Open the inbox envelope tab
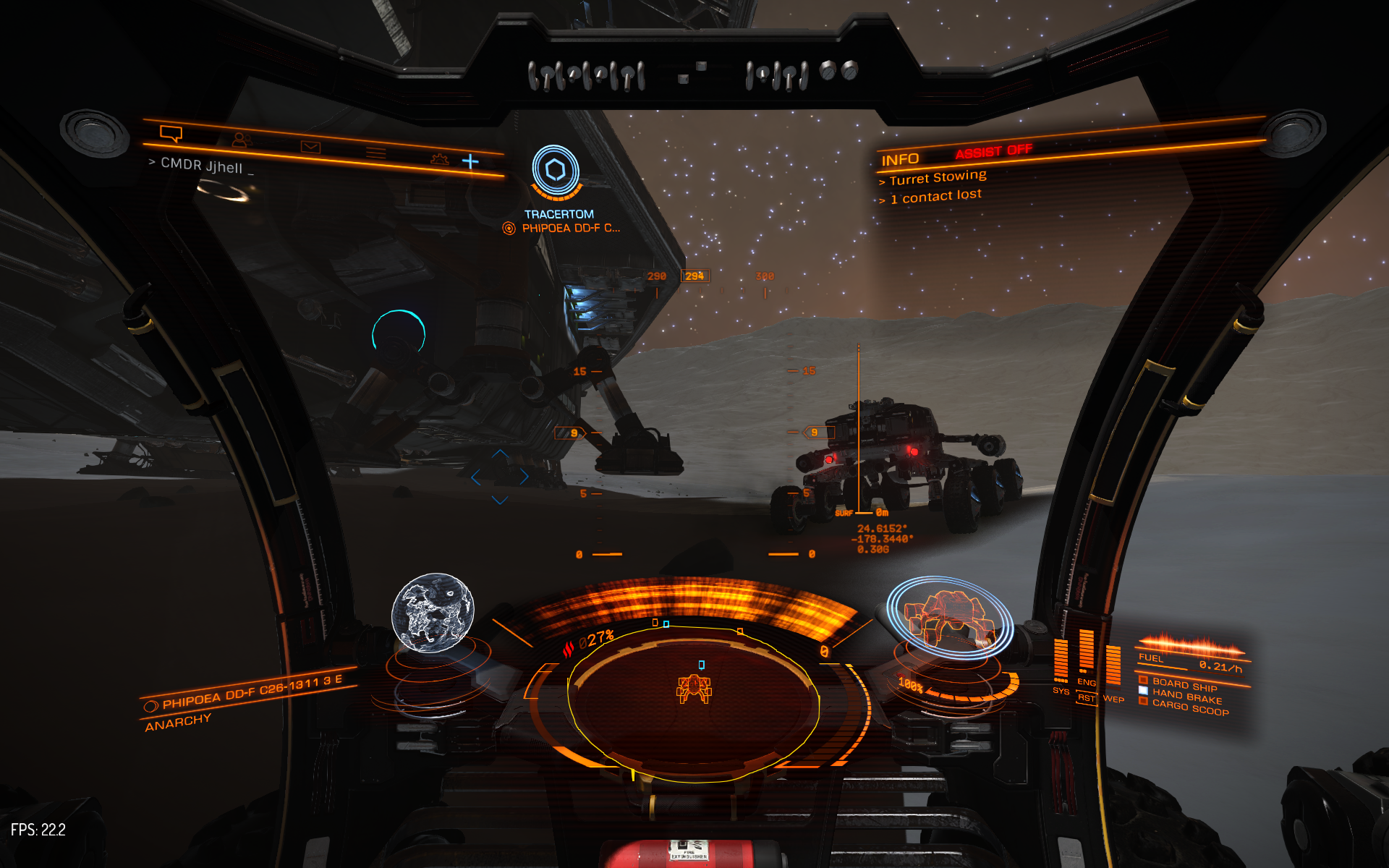This screenshot has height=868, width=1389. click(x=310, y=148)
